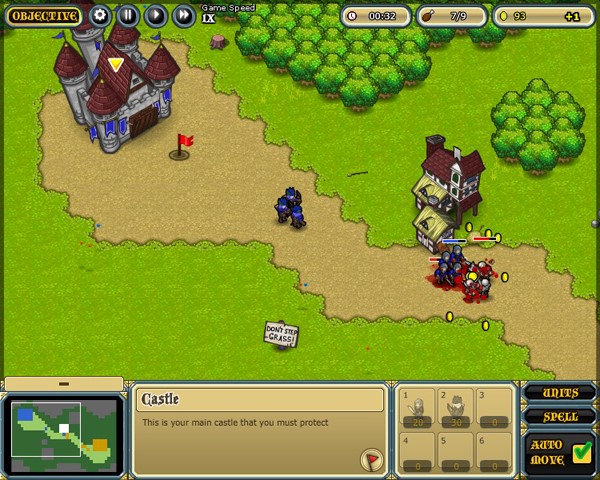The width and height of the screenshot is (600, 480).
Task: Open the gear settings menu
Action: pos(100,16)
